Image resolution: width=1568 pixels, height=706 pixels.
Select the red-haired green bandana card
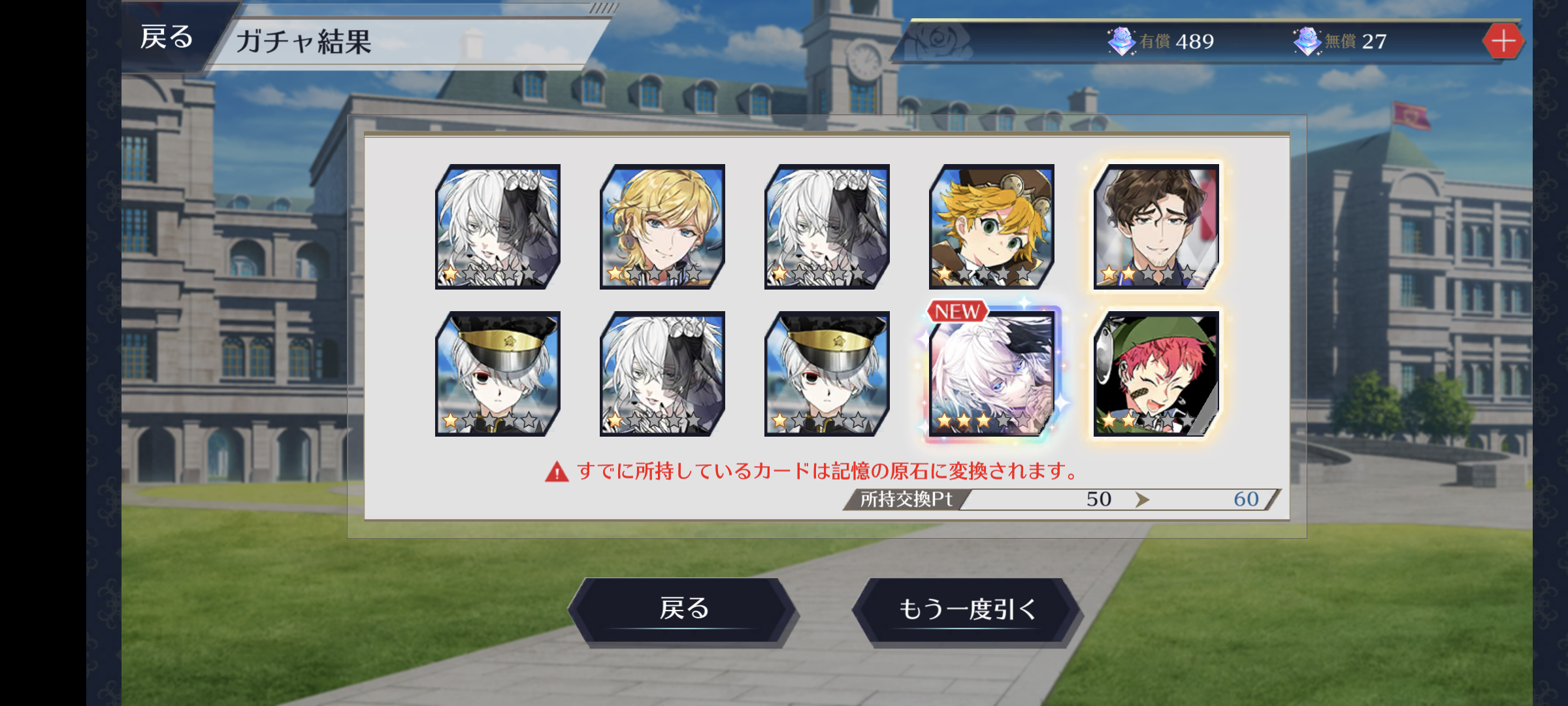(1156, 374)
